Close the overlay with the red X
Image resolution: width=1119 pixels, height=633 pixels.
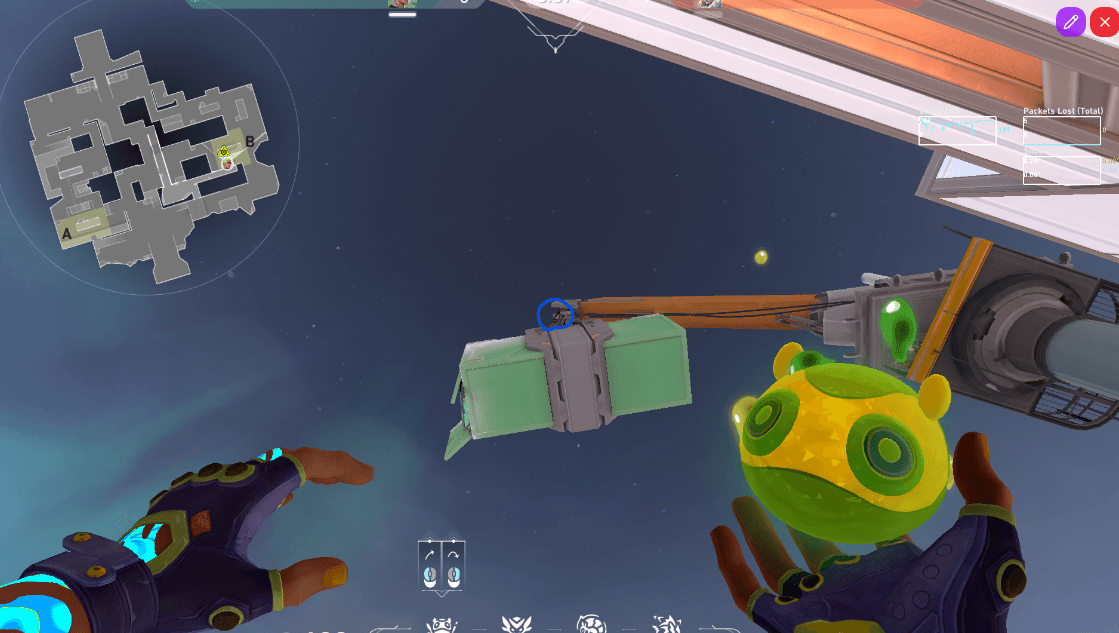coord(1104,22)
